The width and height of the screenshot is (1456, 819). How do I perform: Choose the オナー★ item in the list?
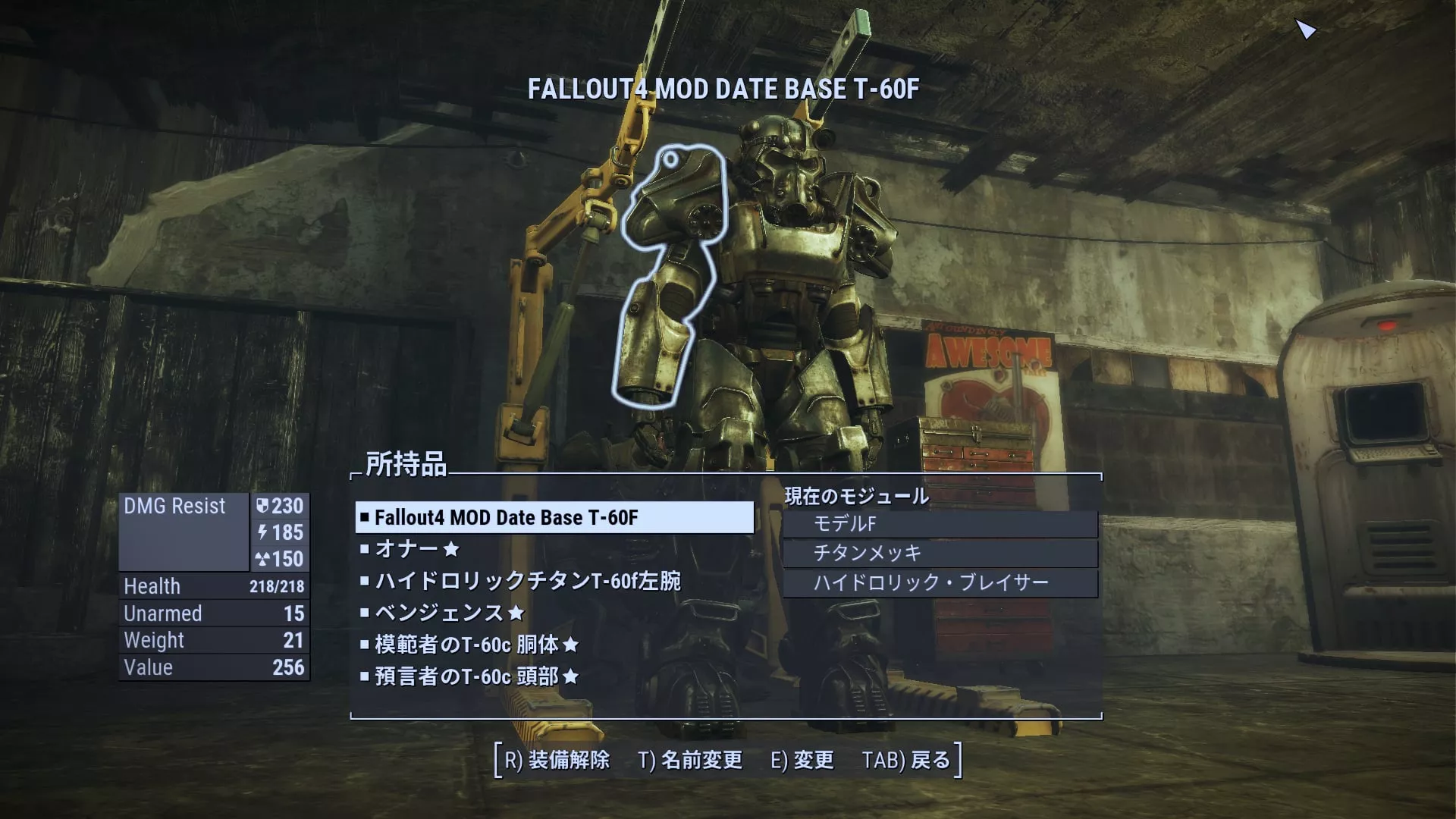coord(417,549)
